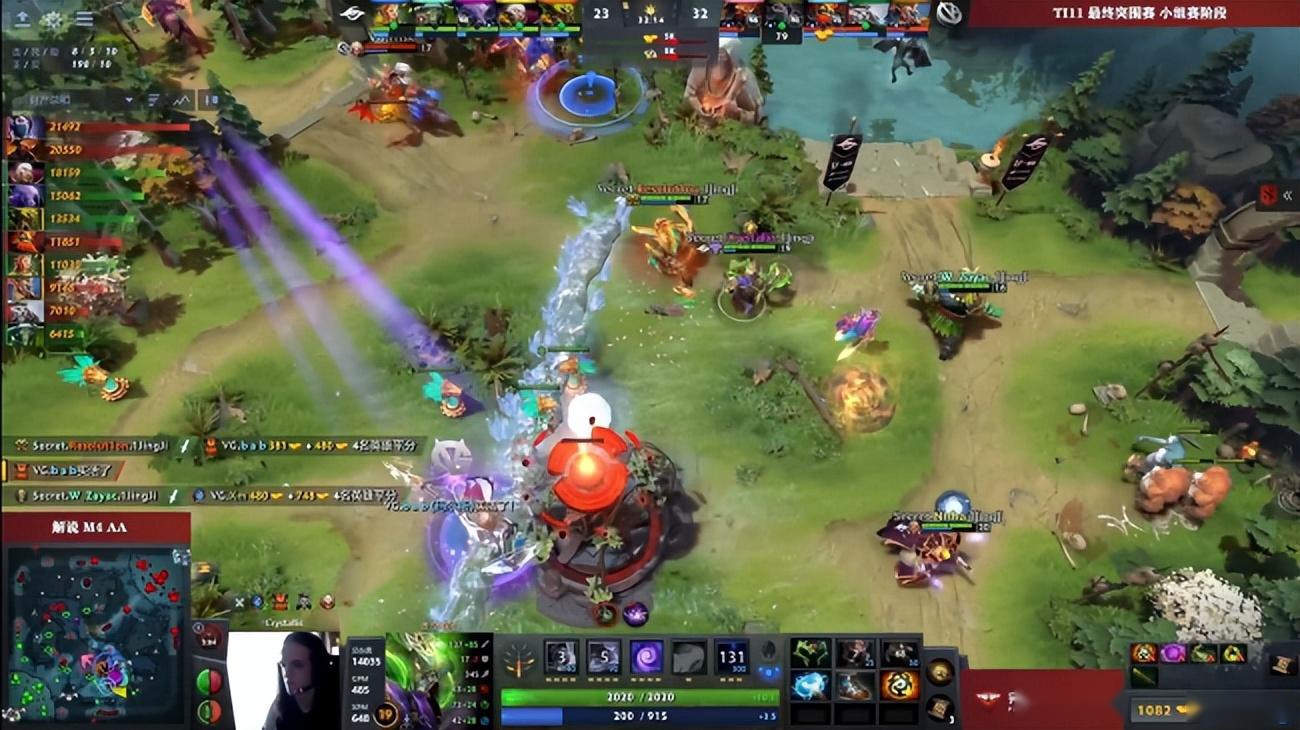Click the graph icon in the net worth panel
This screenshot has width=1300, height=730.
coord(182,100)
